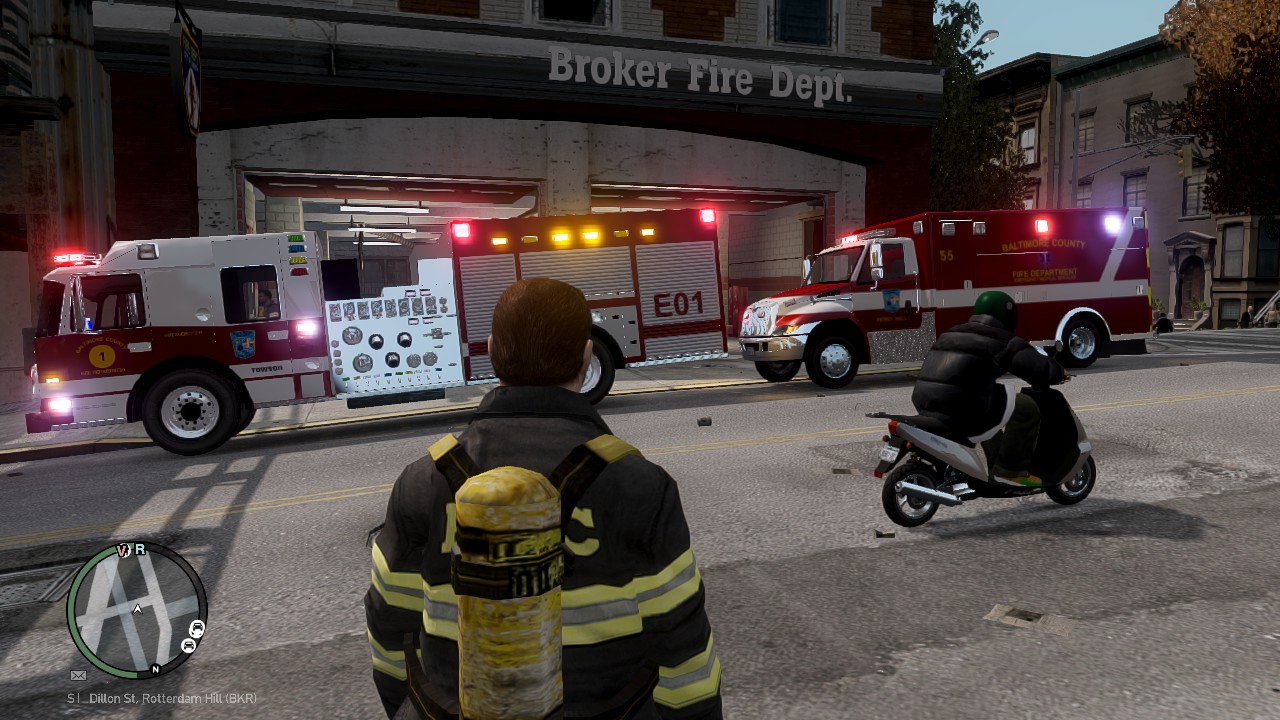This screenshot has height=720, width=1280.
Task: Select the blue R marker on the minimap
Action: click(140, 549)
